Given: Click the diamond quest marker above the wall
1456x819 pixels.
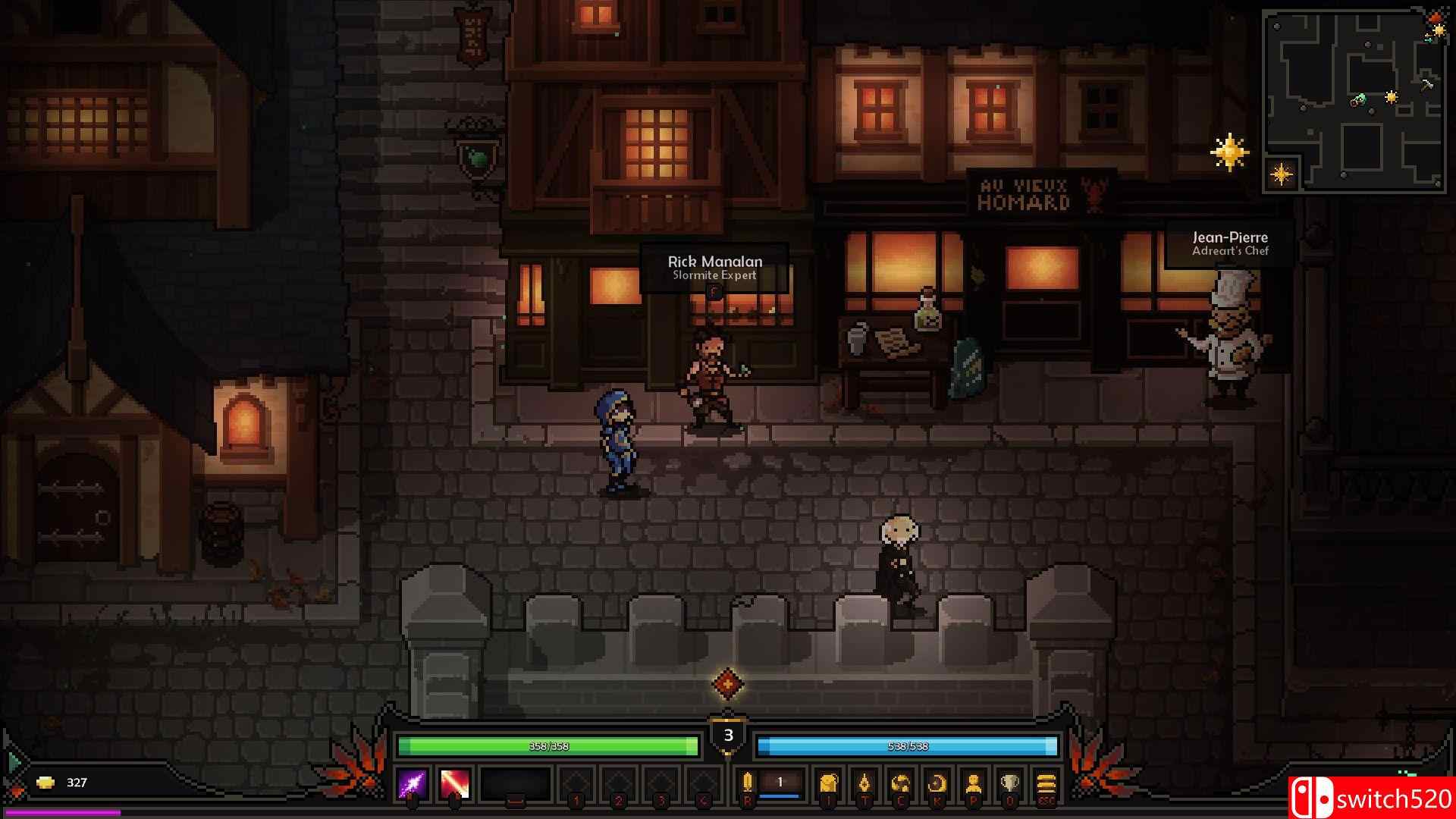Looking at the screenshot, I should [728, 683].
